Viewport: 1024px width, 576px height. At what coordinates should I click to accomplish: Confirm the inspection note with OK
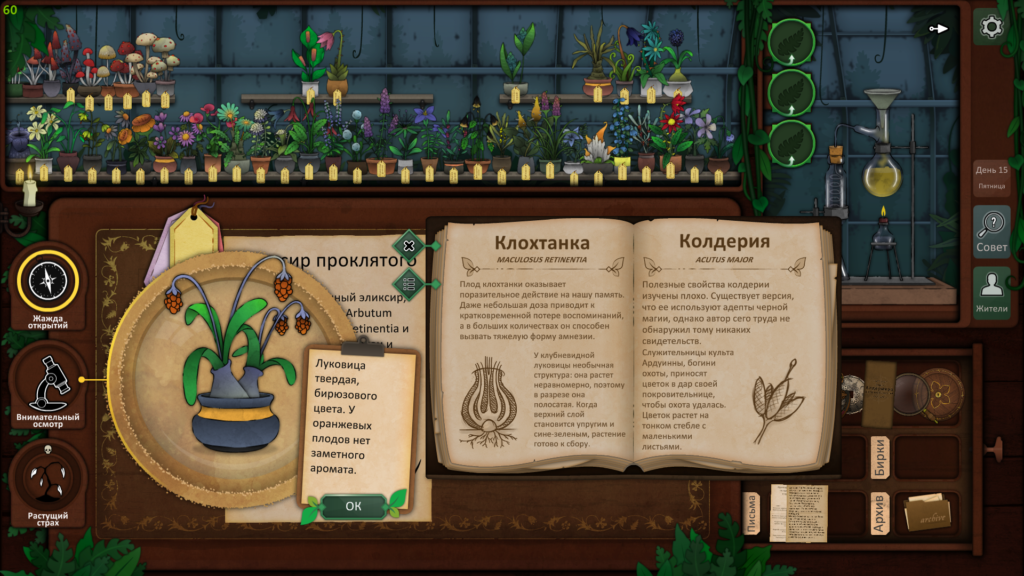coord(353,506)
